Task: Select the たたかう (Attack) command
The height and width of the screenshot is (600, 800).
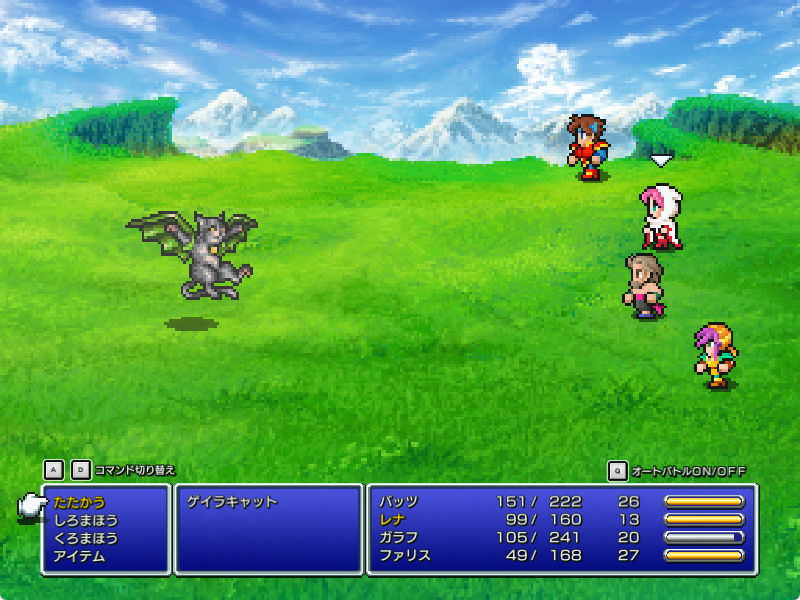Action: pos(79,502)
